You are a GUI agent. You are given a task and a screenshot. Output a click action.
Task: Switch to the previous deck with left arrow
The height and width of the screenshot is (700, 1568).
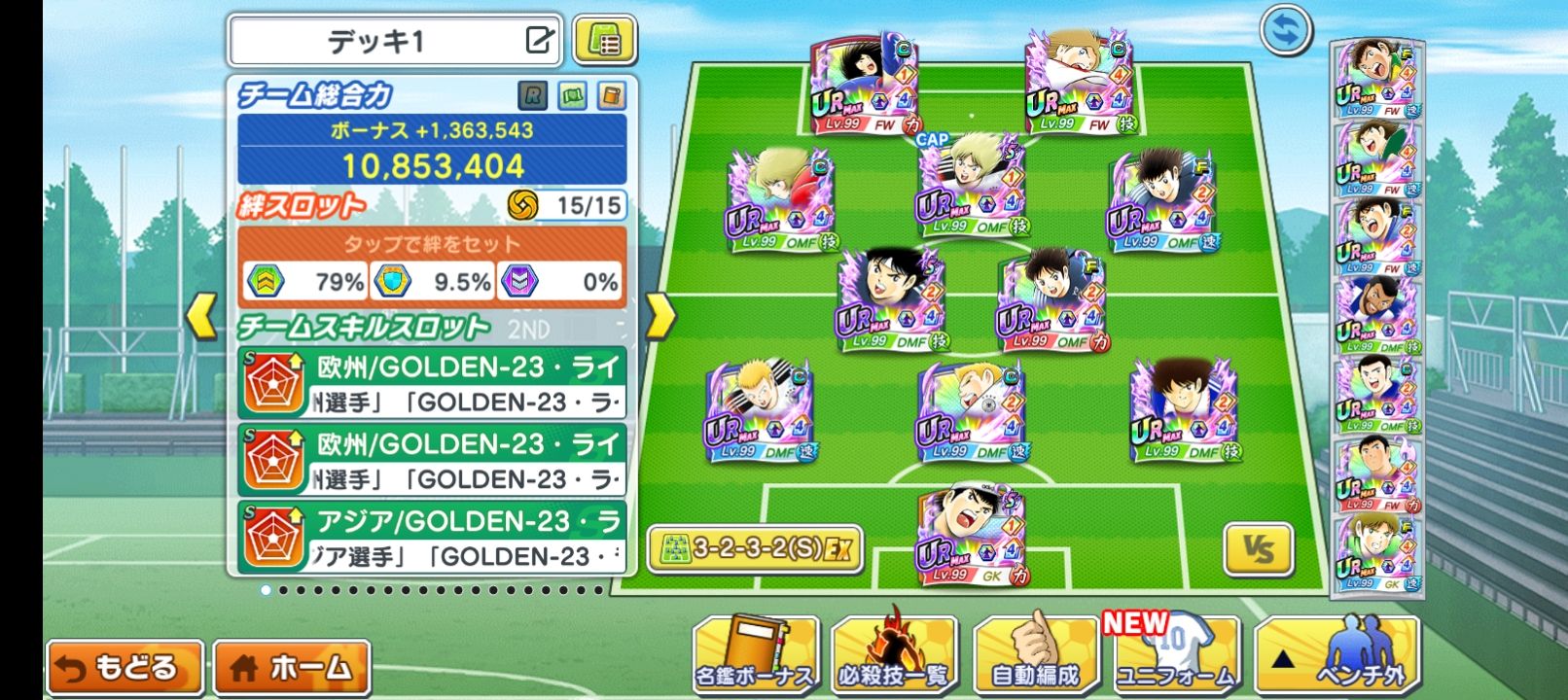pos(201,315)
